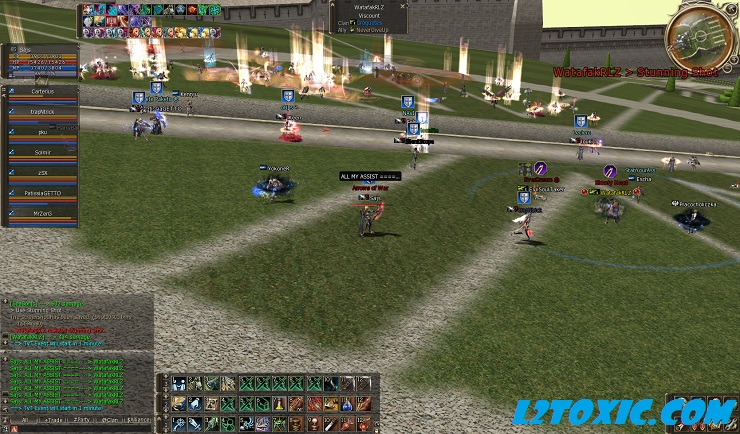Viewport: 740px width, 434px height.
Task: Open the L2TOXIC.COM watermark link
Action: coord(624,410)
